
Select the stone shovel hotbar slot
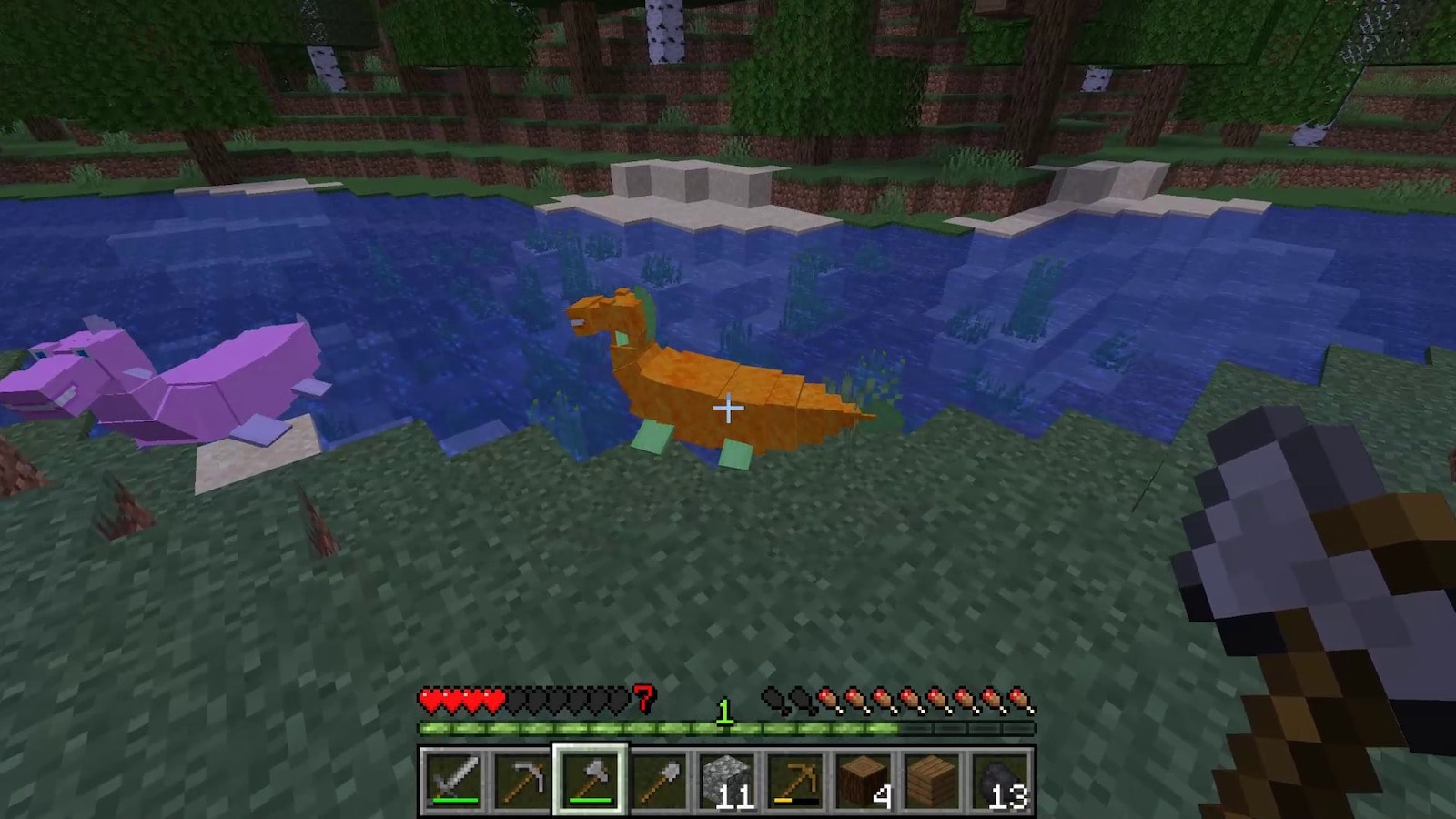(x=658, y=780)
